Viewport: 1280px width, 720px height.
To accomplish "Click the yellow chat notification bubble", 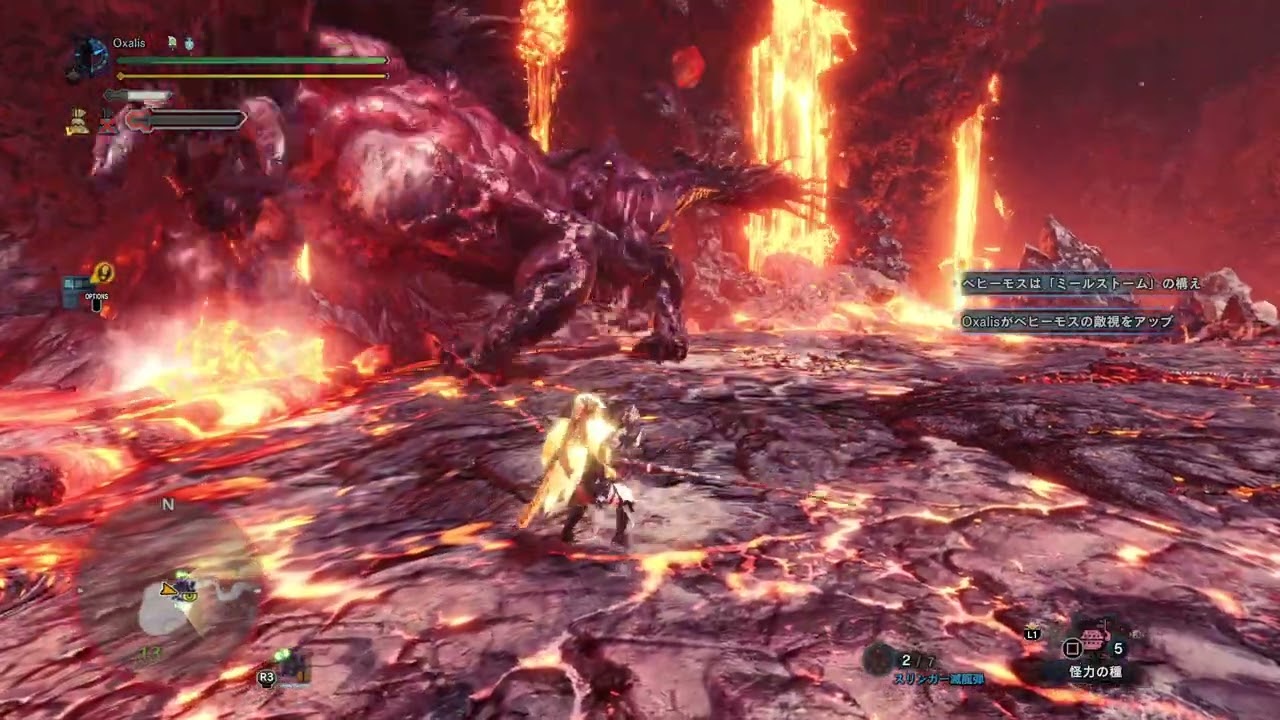I will [102, 272].
